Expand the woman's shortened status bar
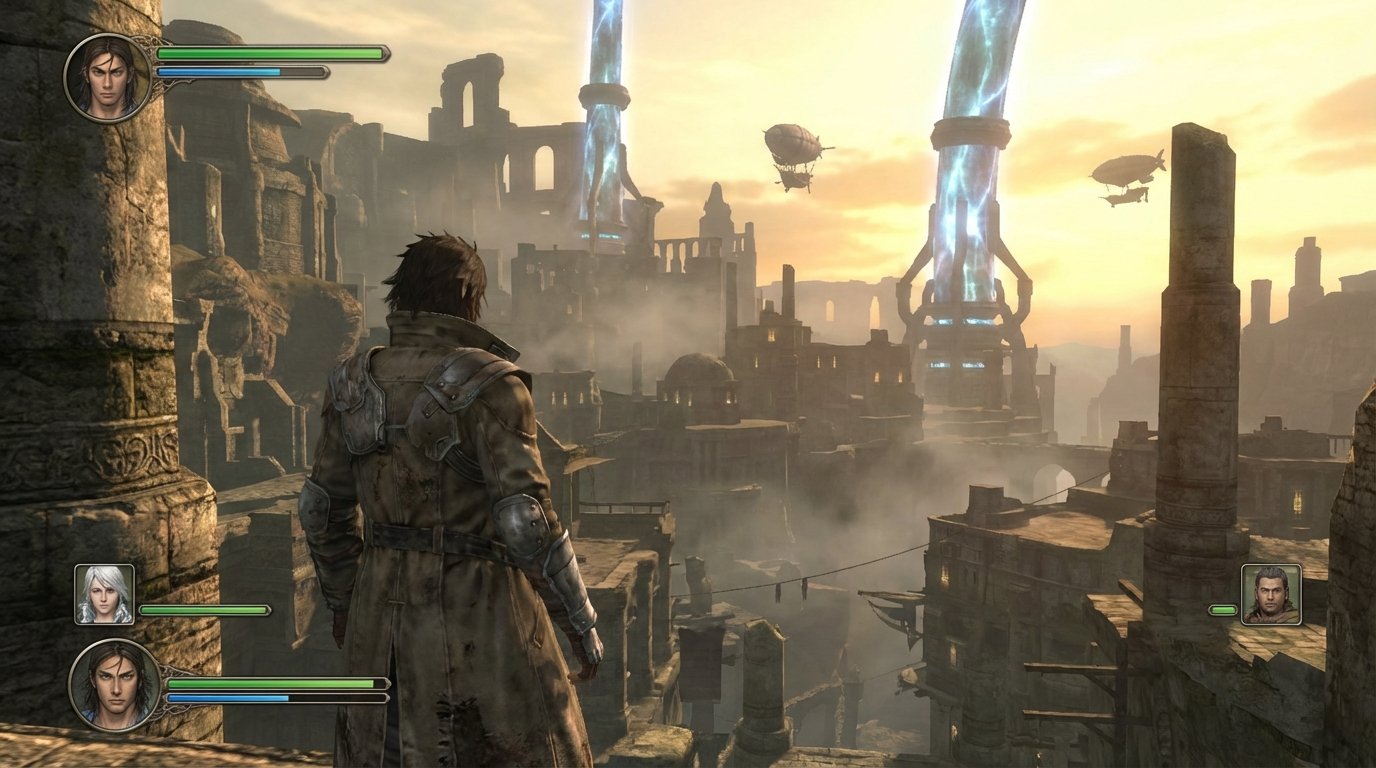Screen dimensions: 1376x768 coord(205,609)
